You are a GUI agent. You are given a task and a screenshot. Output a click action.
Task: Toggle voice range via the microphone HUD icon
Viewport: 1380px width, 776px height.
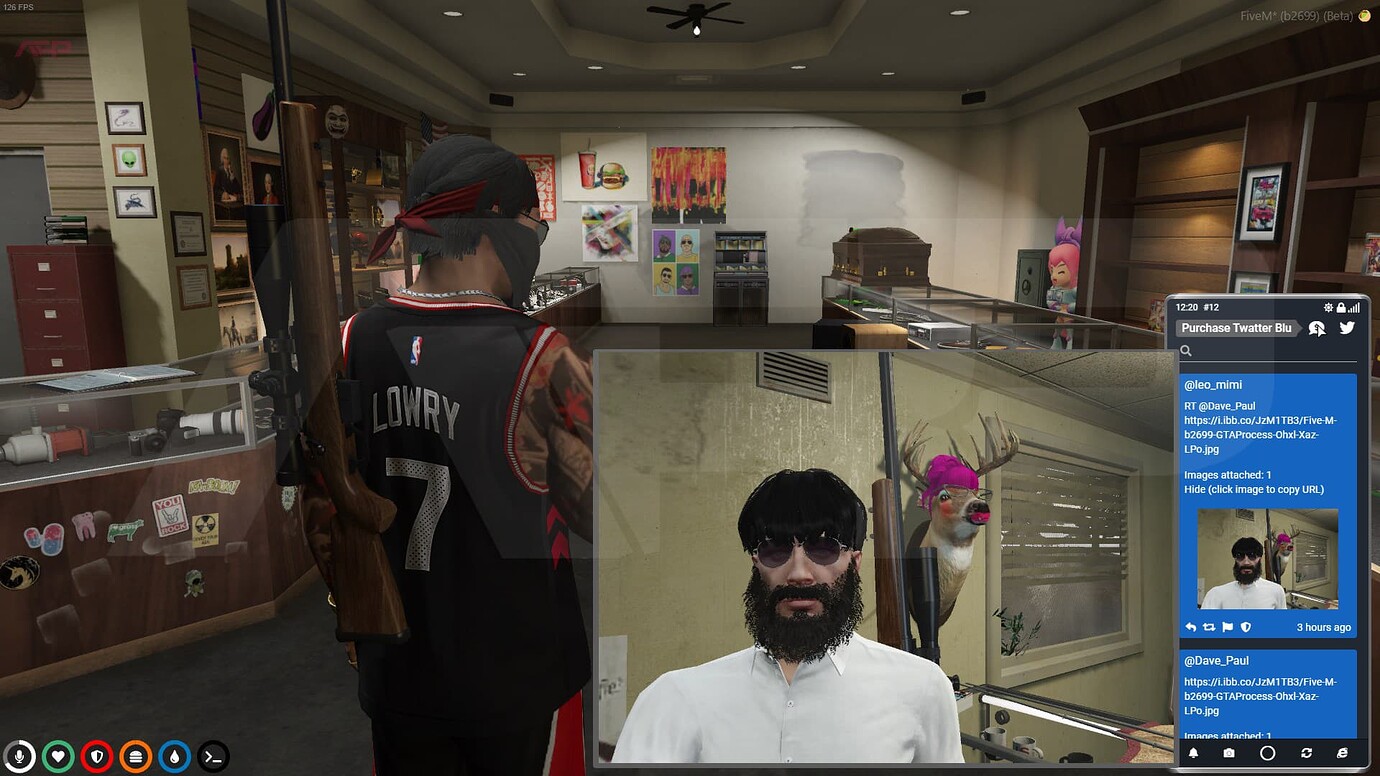21,757
